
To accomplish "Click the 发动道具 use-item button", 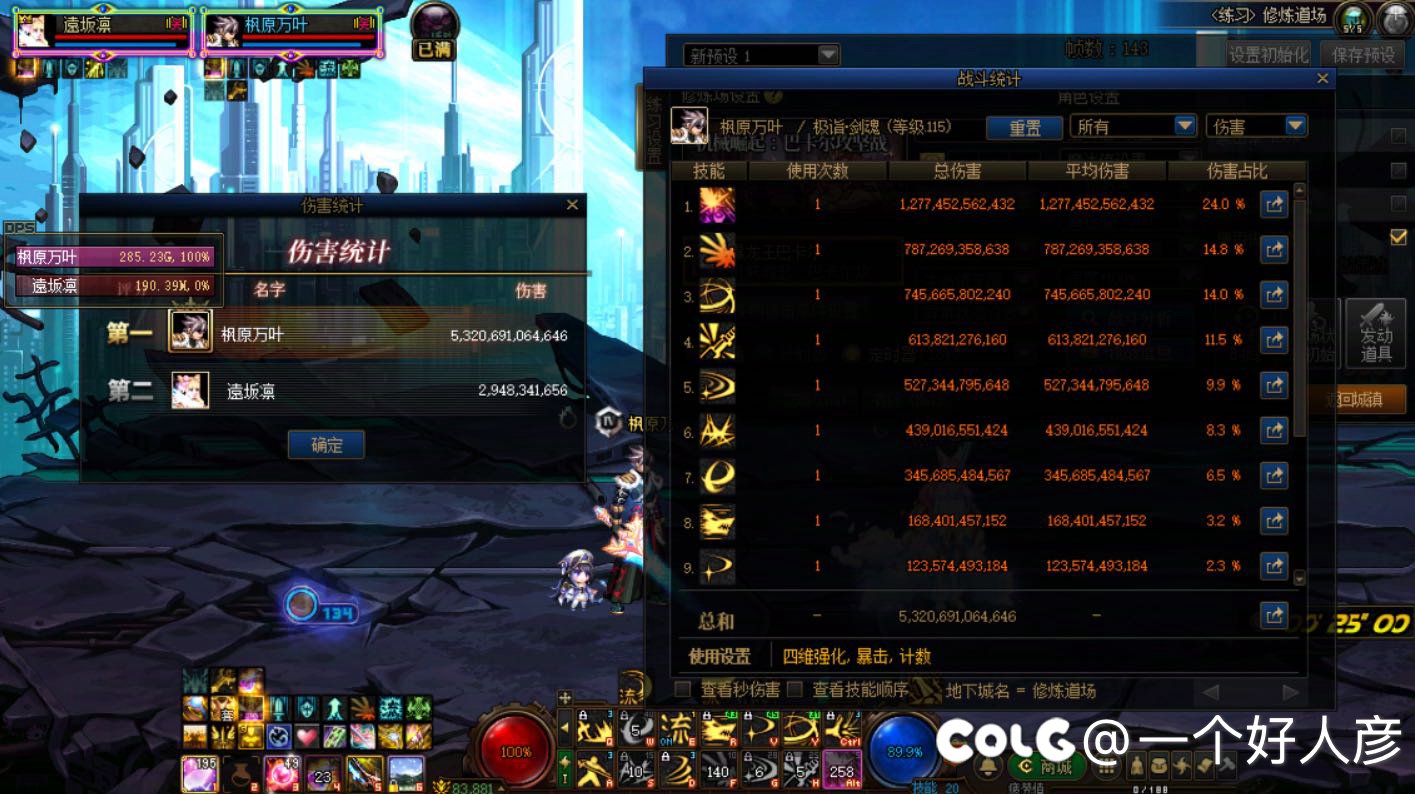I will (x=1376, y=333).
